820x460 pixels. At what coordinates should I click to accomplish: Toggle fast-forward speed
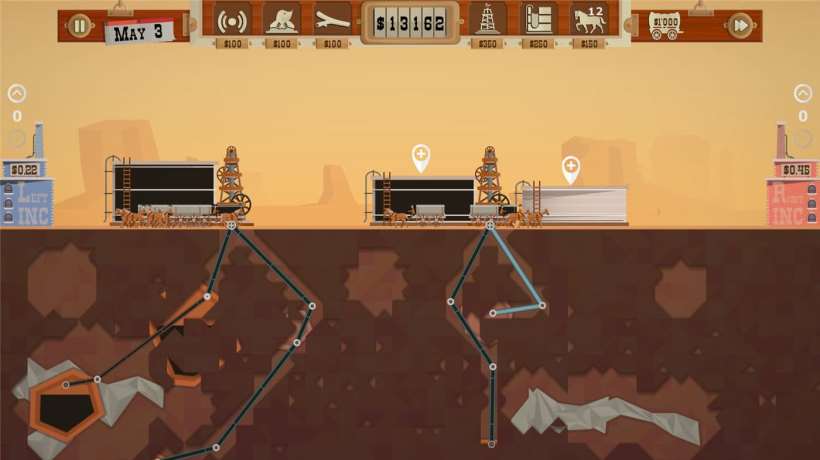[x=740, y=26]
